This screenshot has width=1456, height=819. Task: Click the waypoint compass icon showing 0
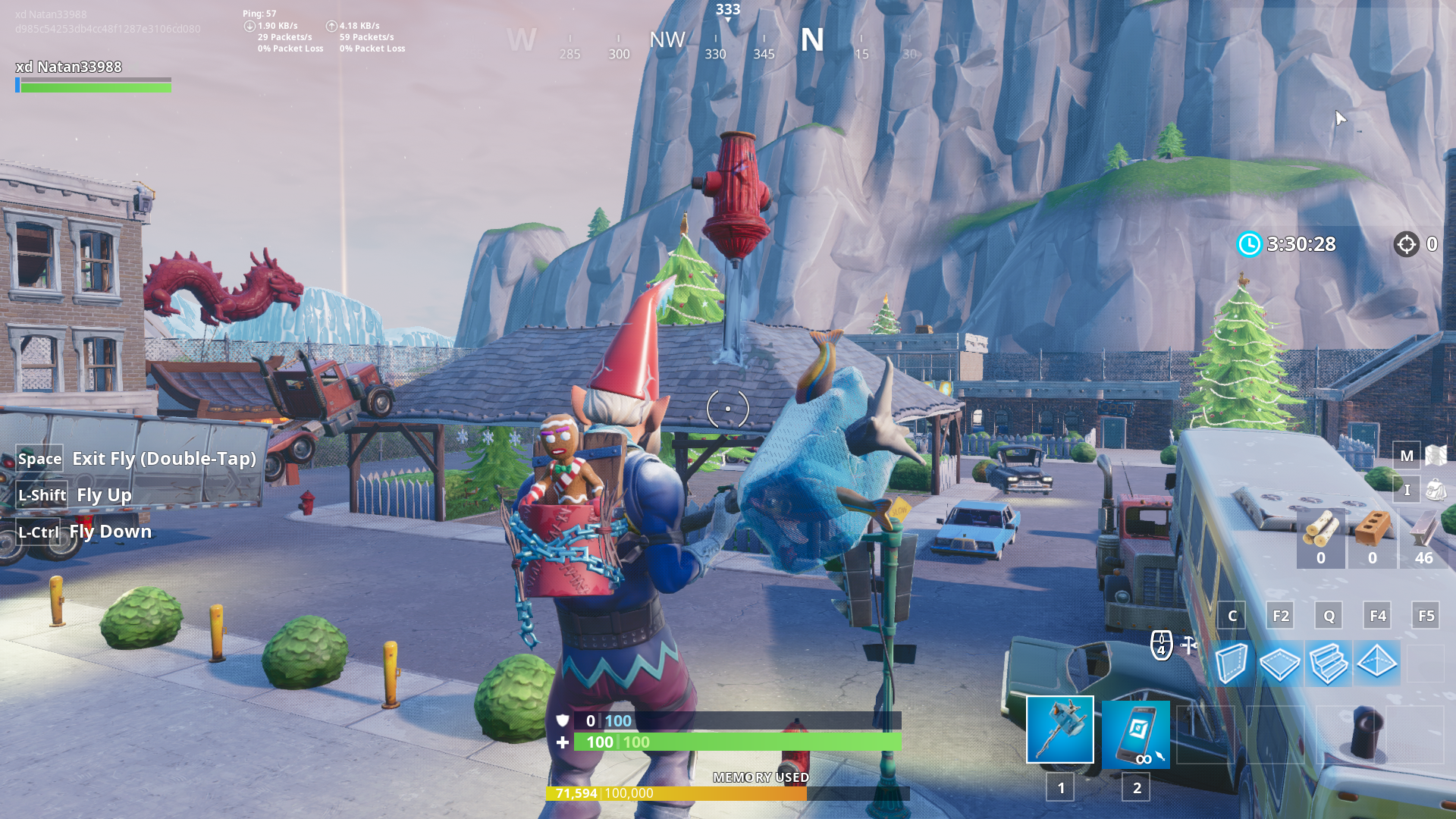coord(1408,244)
